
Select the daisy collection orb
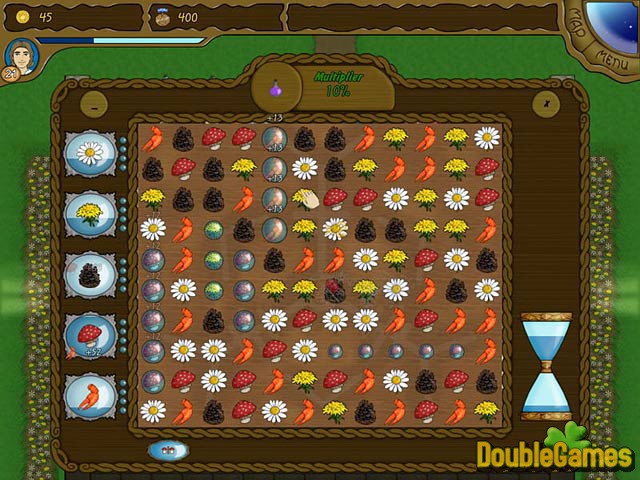click(x=91, y=153)
